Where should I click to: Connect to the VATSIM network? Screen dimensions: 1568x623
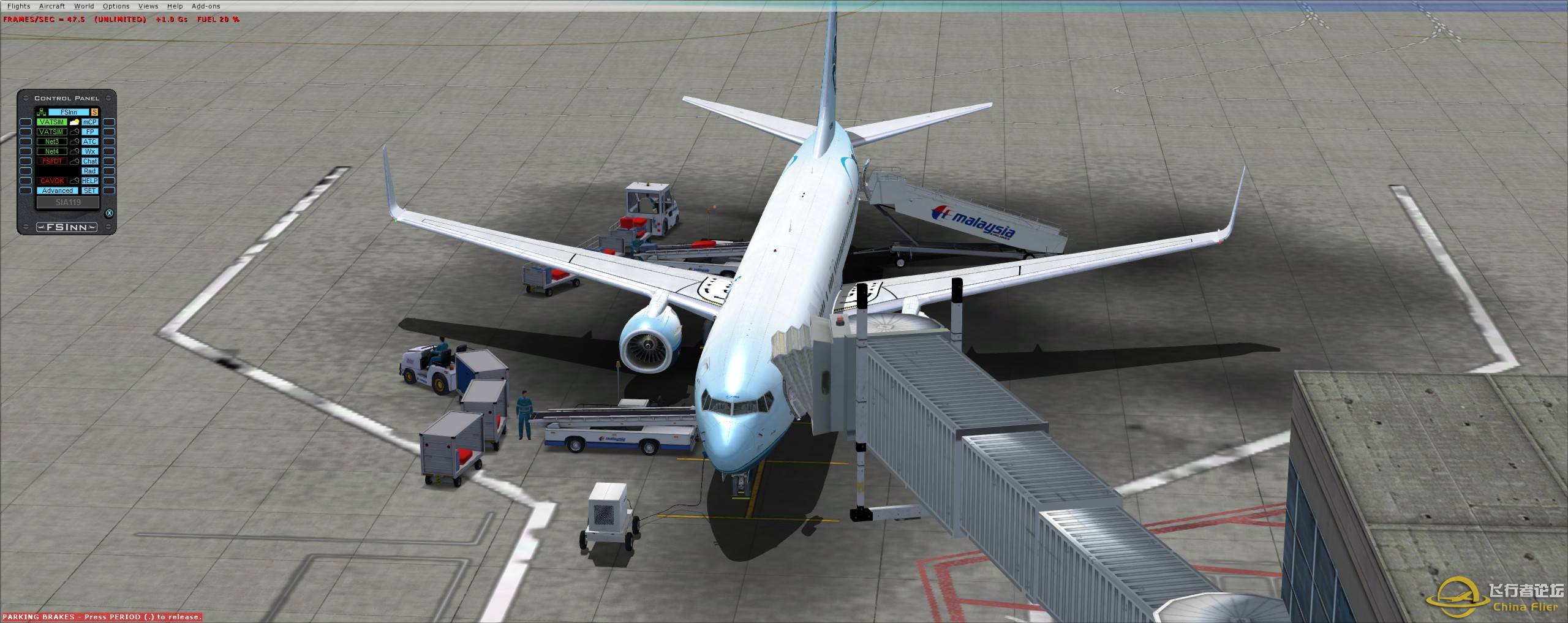point(51,123)
